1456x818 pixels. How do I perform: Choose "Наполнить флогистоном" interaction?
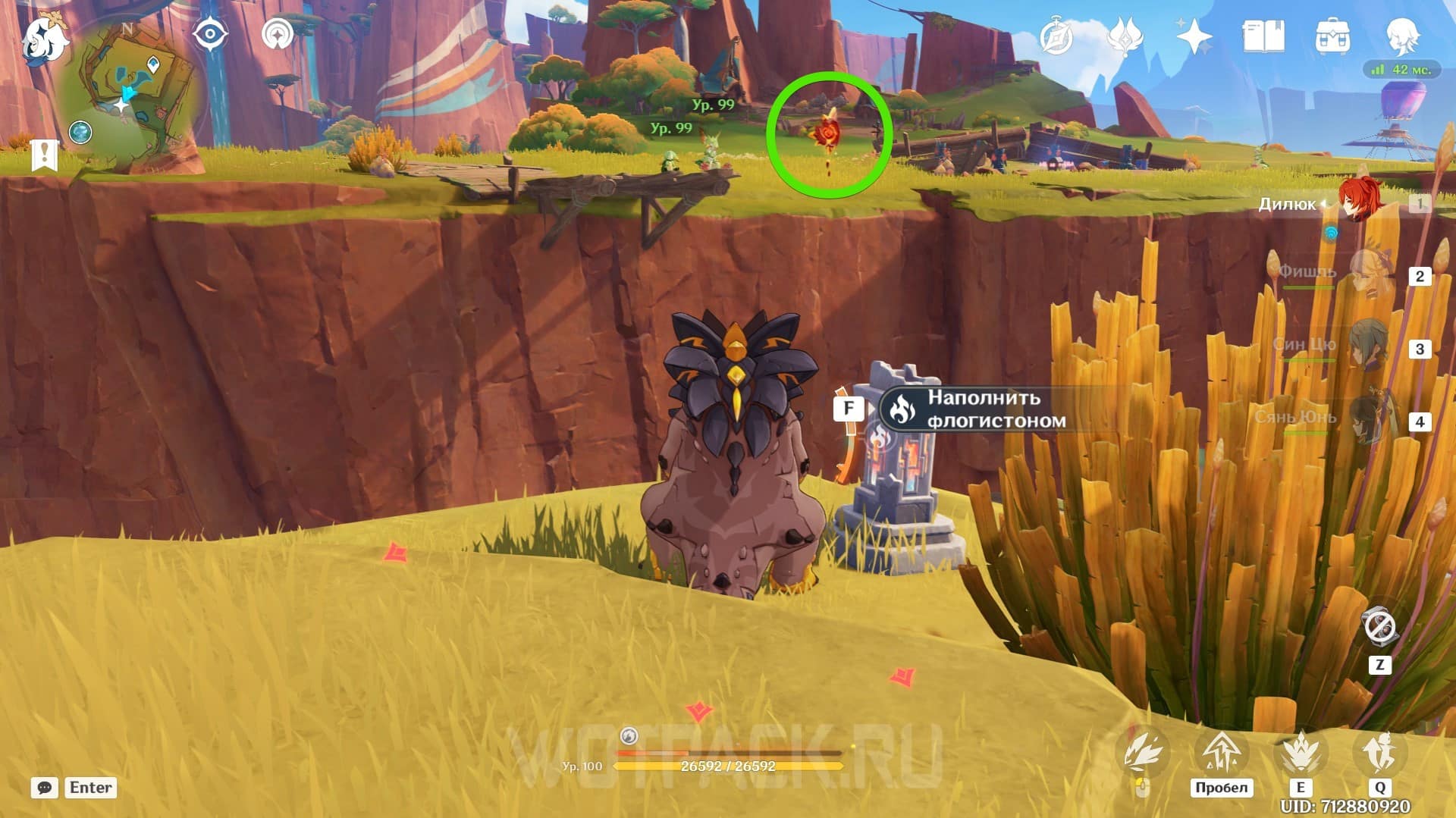[x=986, y=409]
